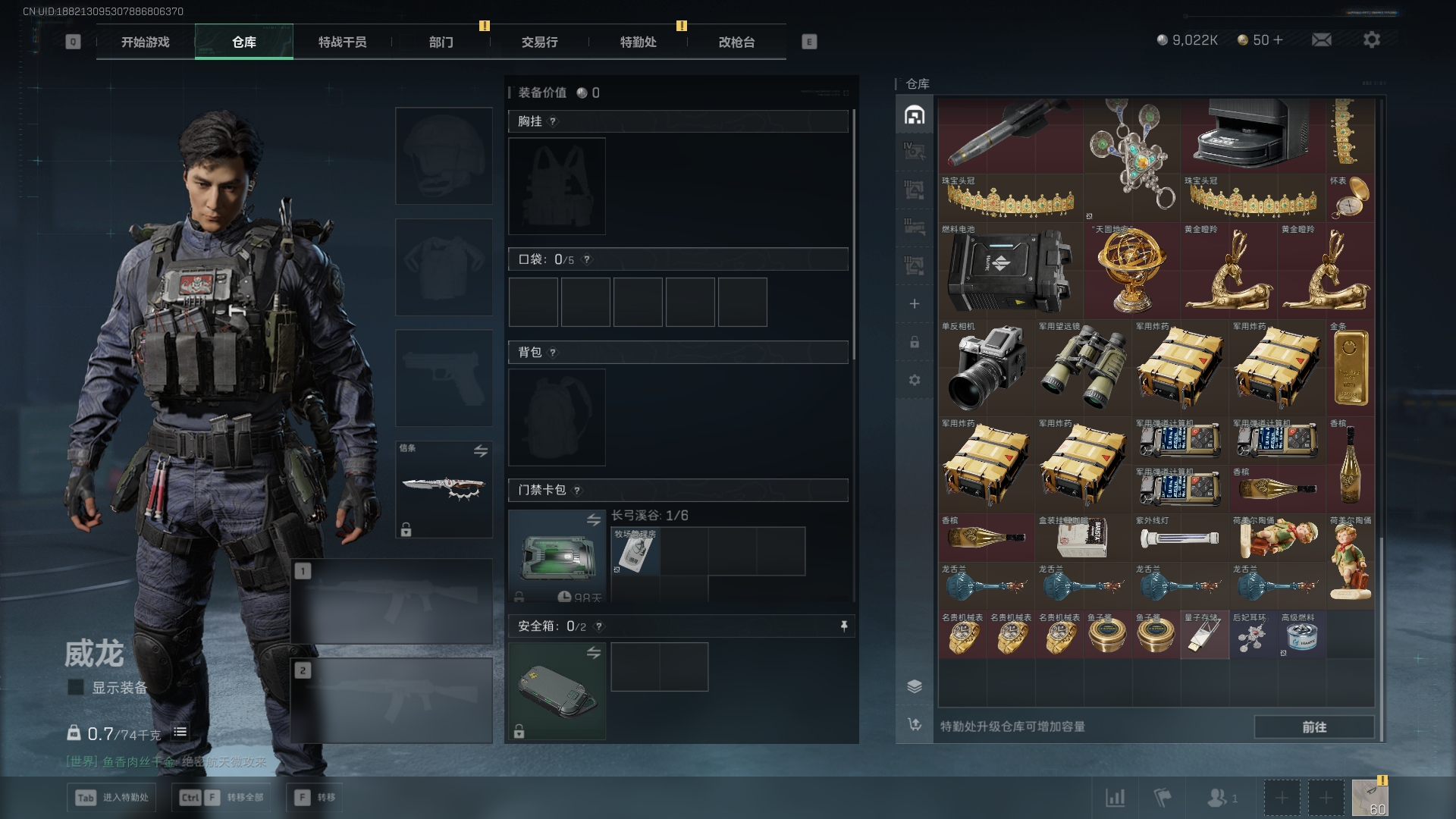Choose the 紫外线灯 item
This screenshot has height=819, width=1456.
click(1180, 538)
